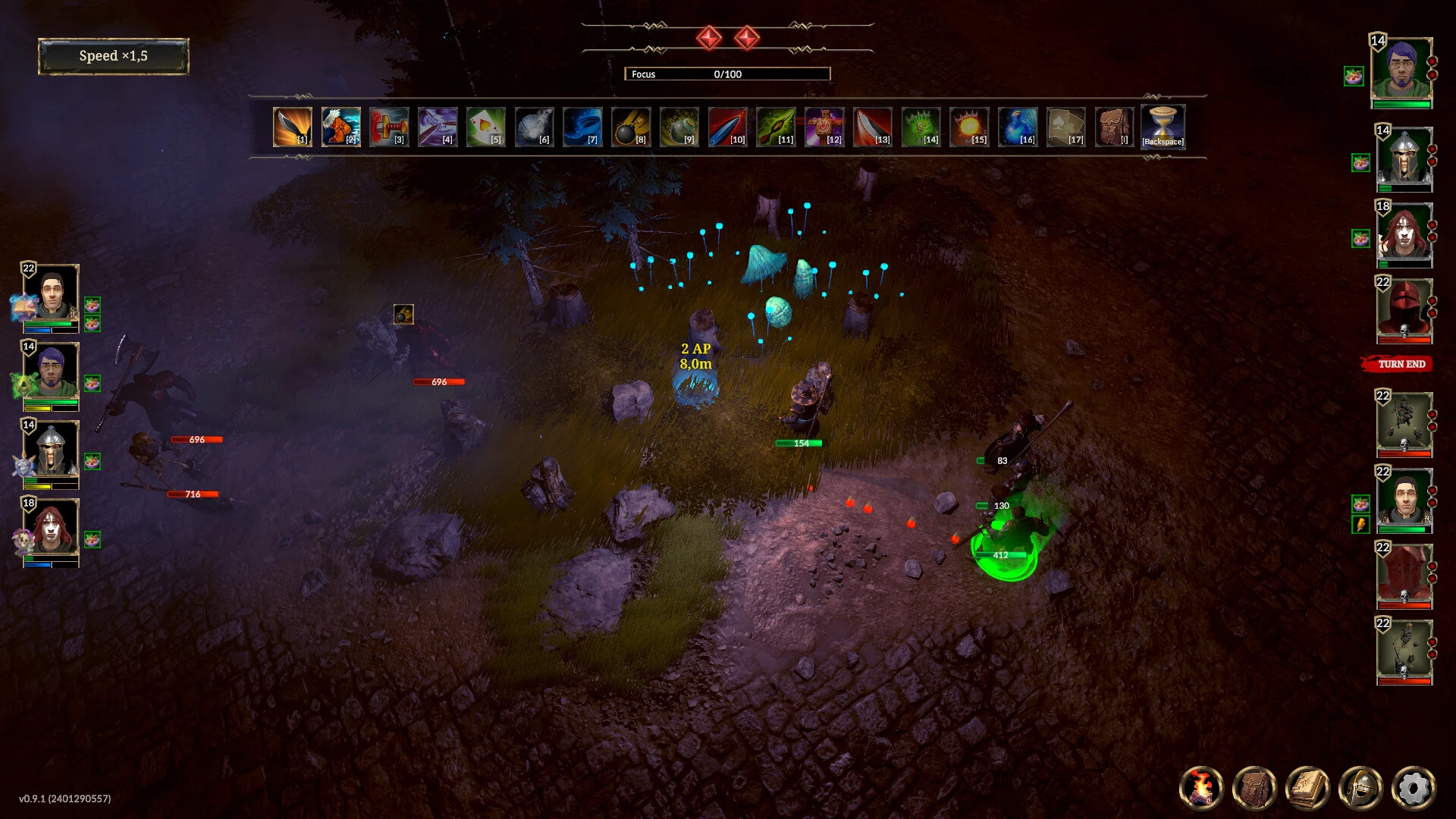Screen dimensions: 1456x819
Task: Select the black bomb ability
Action: click(x=630, y=126)
